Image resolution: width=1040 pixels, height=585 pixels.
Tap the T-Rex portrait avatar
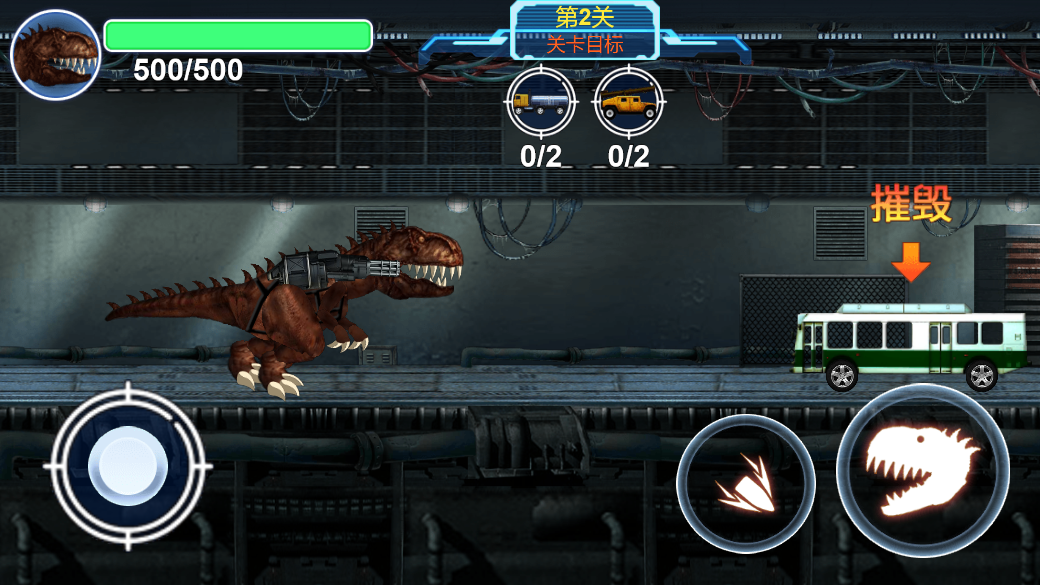(55, 55)
